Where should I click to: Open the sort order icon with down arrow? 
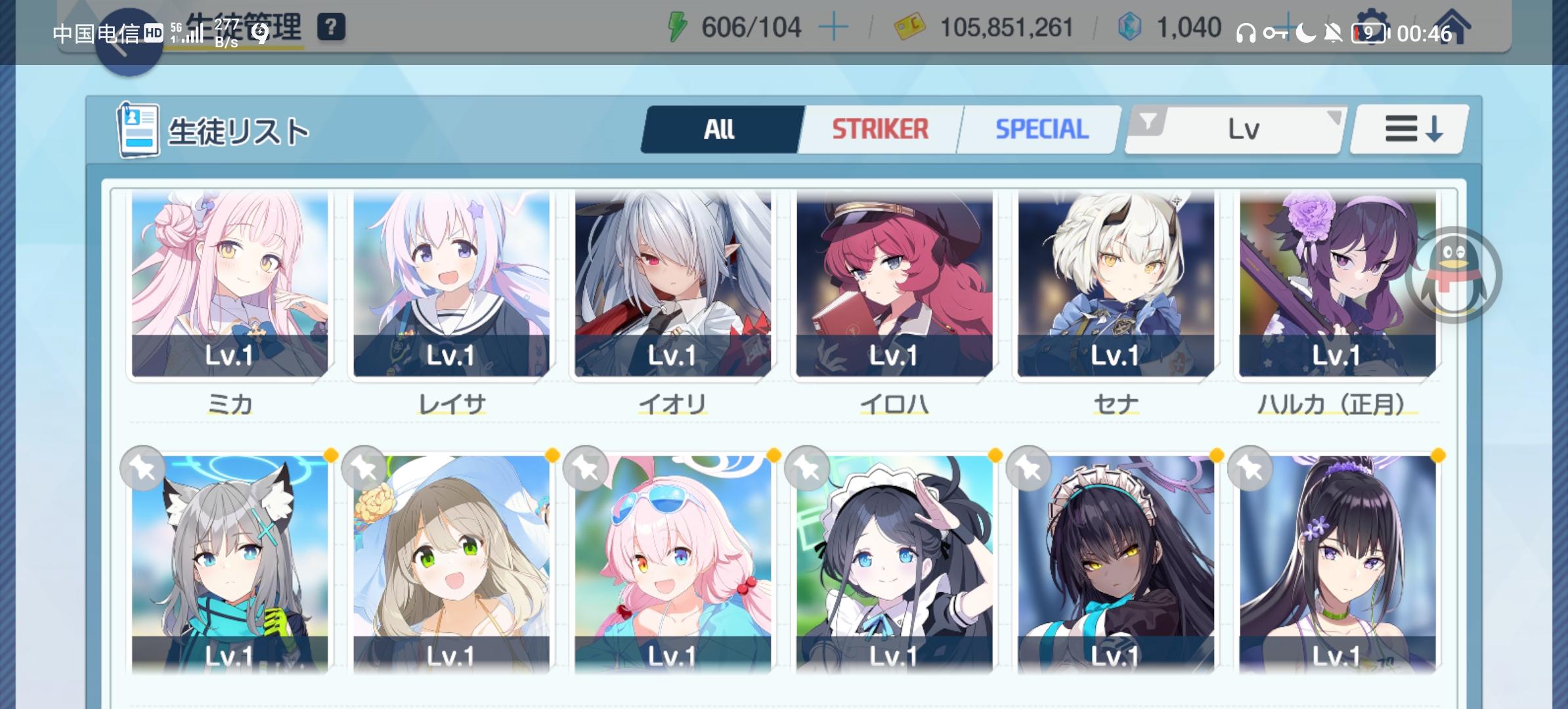[x=1409, y=129]
